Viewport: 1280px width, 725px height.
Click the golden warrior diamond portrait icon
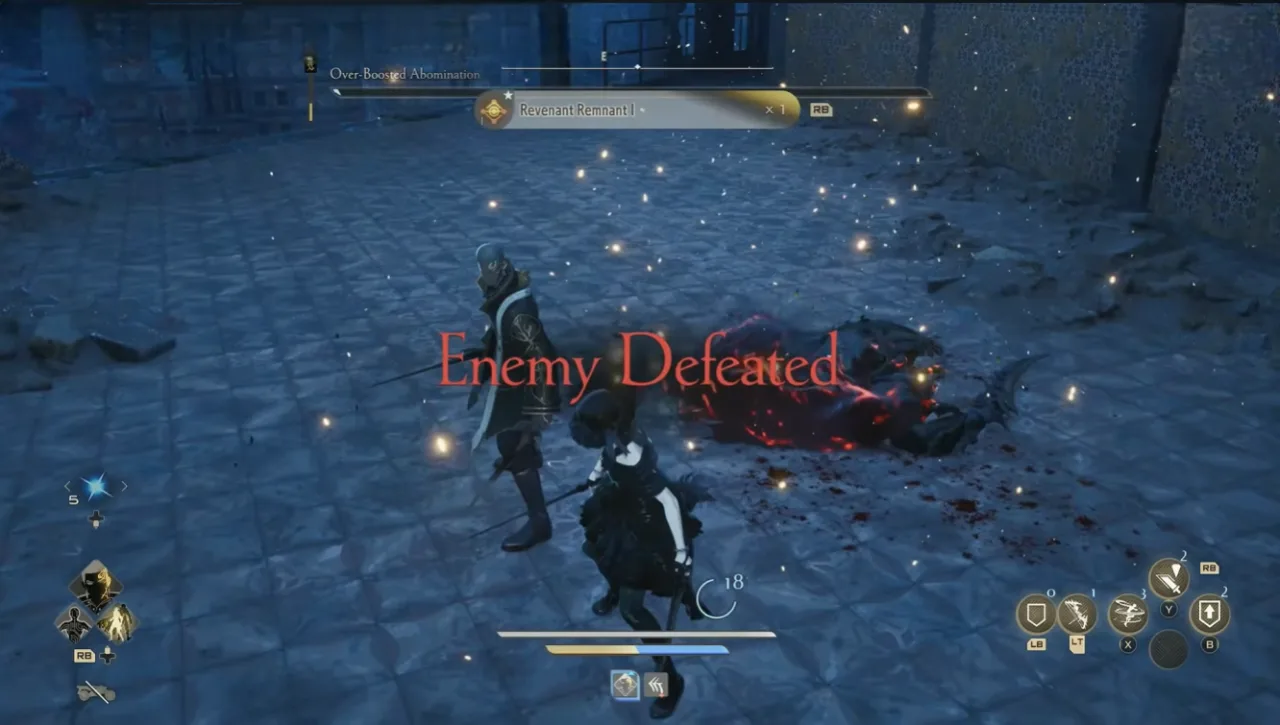tap(117, 623)
